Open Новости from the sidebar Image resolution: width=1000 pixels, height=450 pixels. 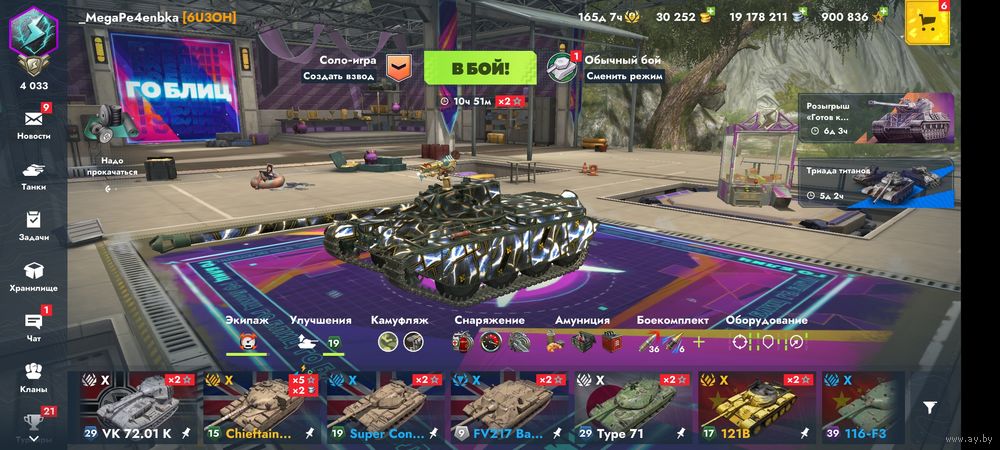[33, 122]
